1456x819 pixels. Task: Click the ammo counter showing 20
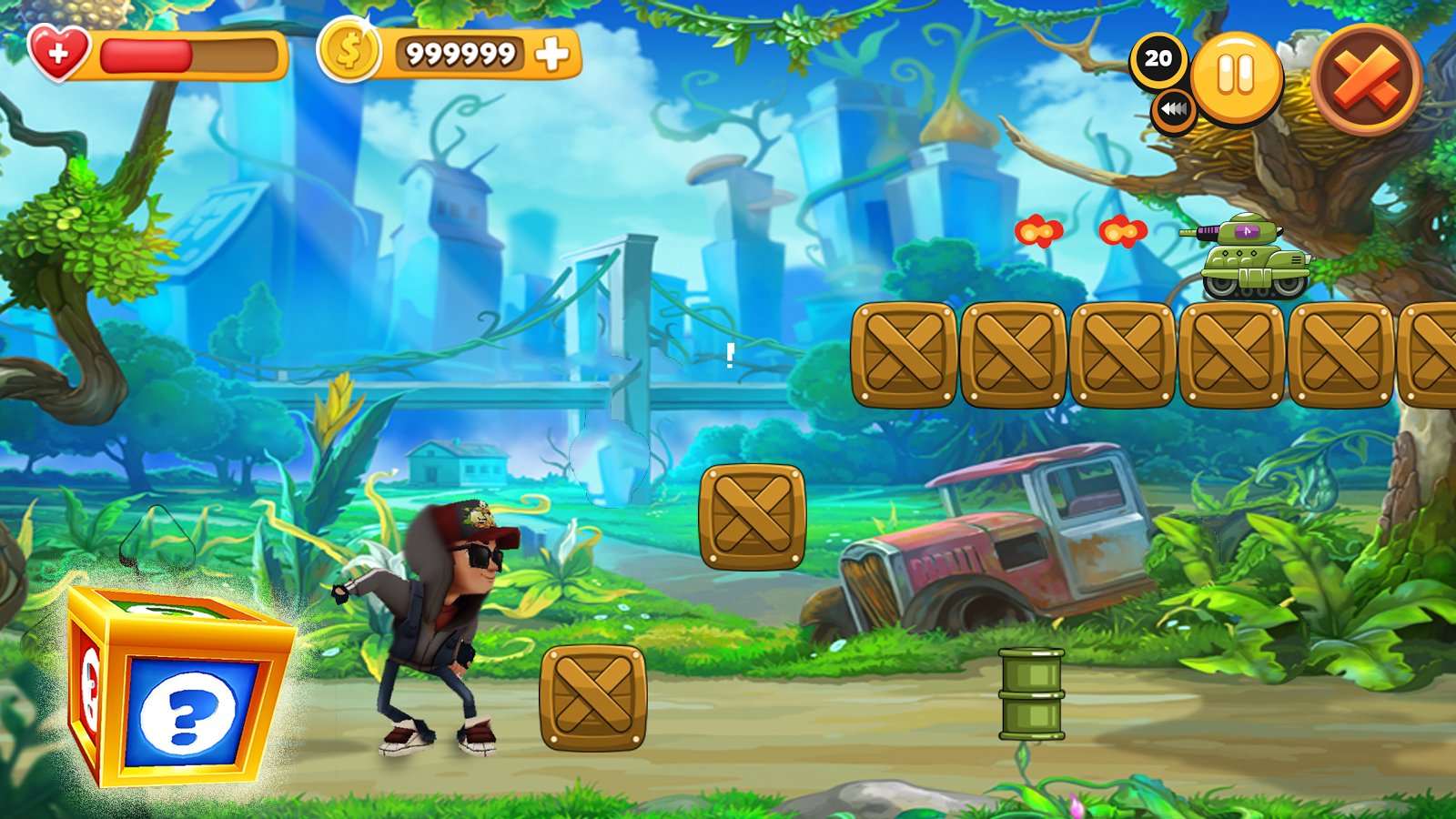tap(1159, 59)
